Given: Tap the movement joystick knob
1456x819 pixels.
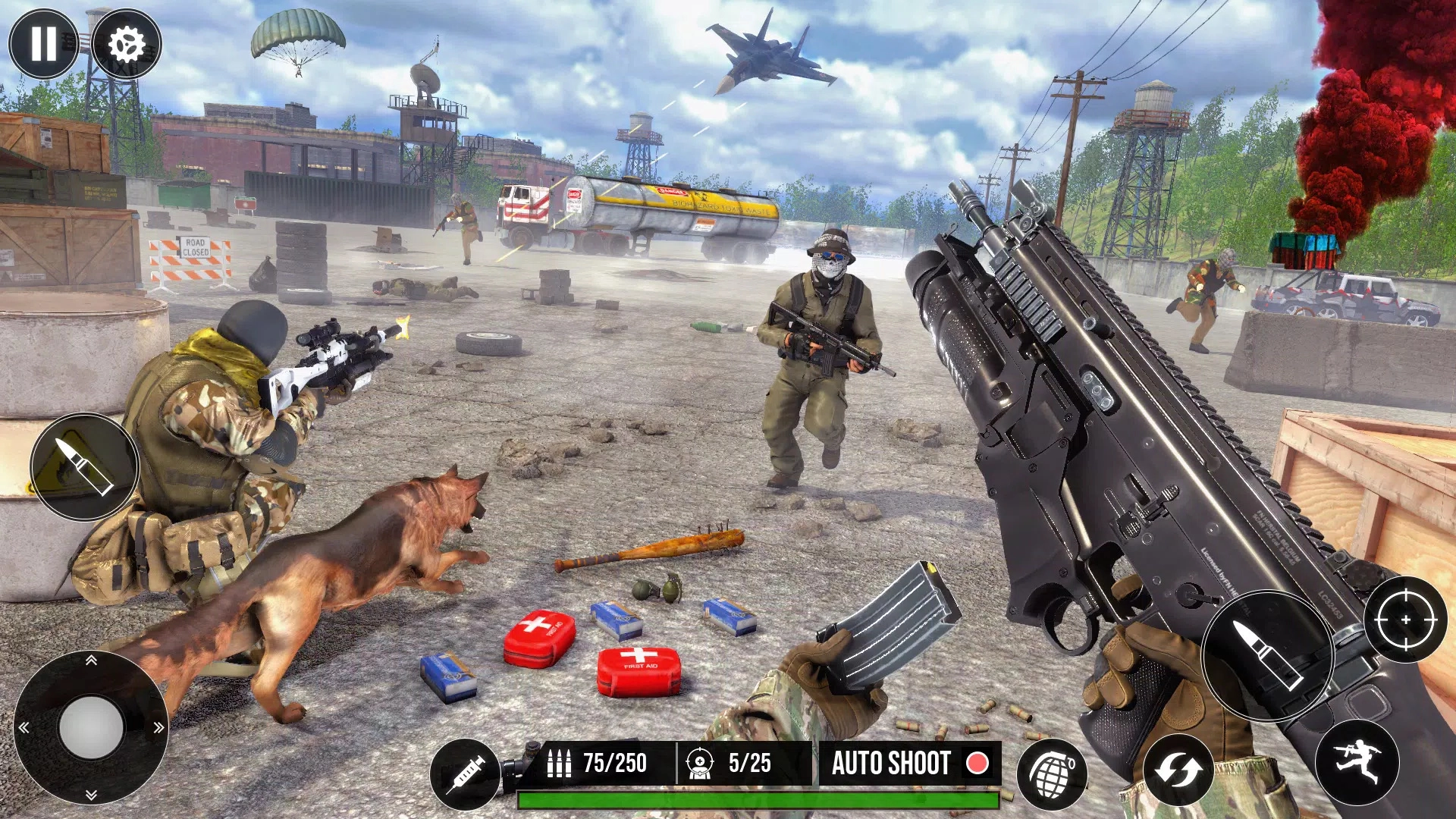Looking at the screenshot, I should pos(91,727).
